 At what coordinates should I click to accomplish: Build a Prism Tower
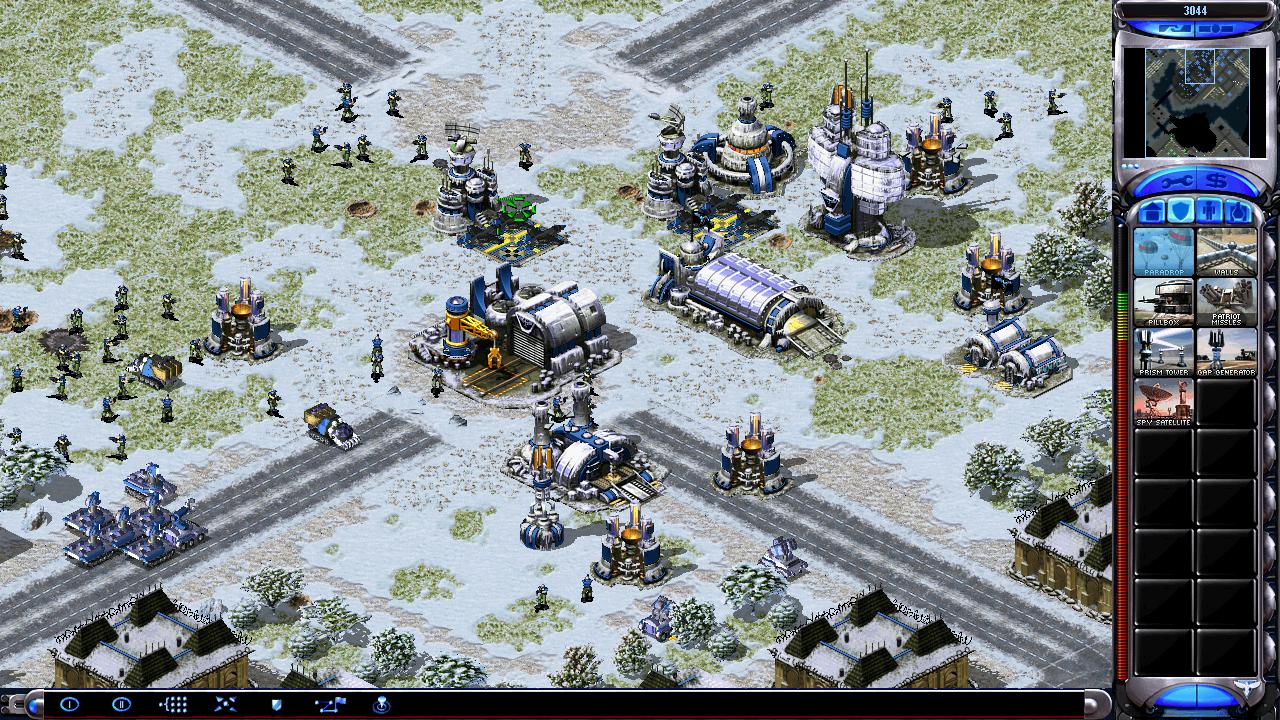coord(1163,351)
